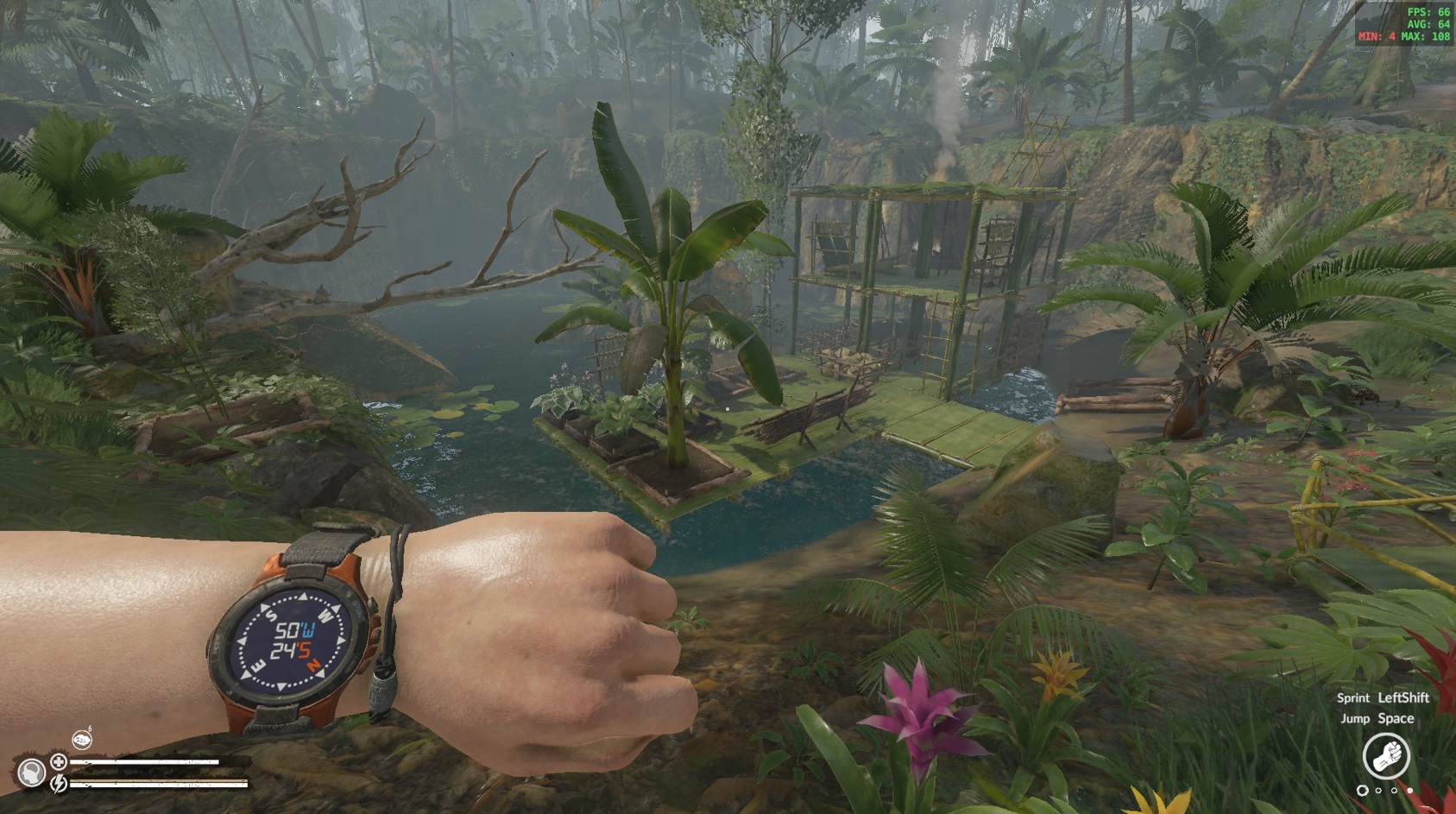Select the fist weapon slot icon
This screenshot has height=814, width=1456.
(1386, 755)
